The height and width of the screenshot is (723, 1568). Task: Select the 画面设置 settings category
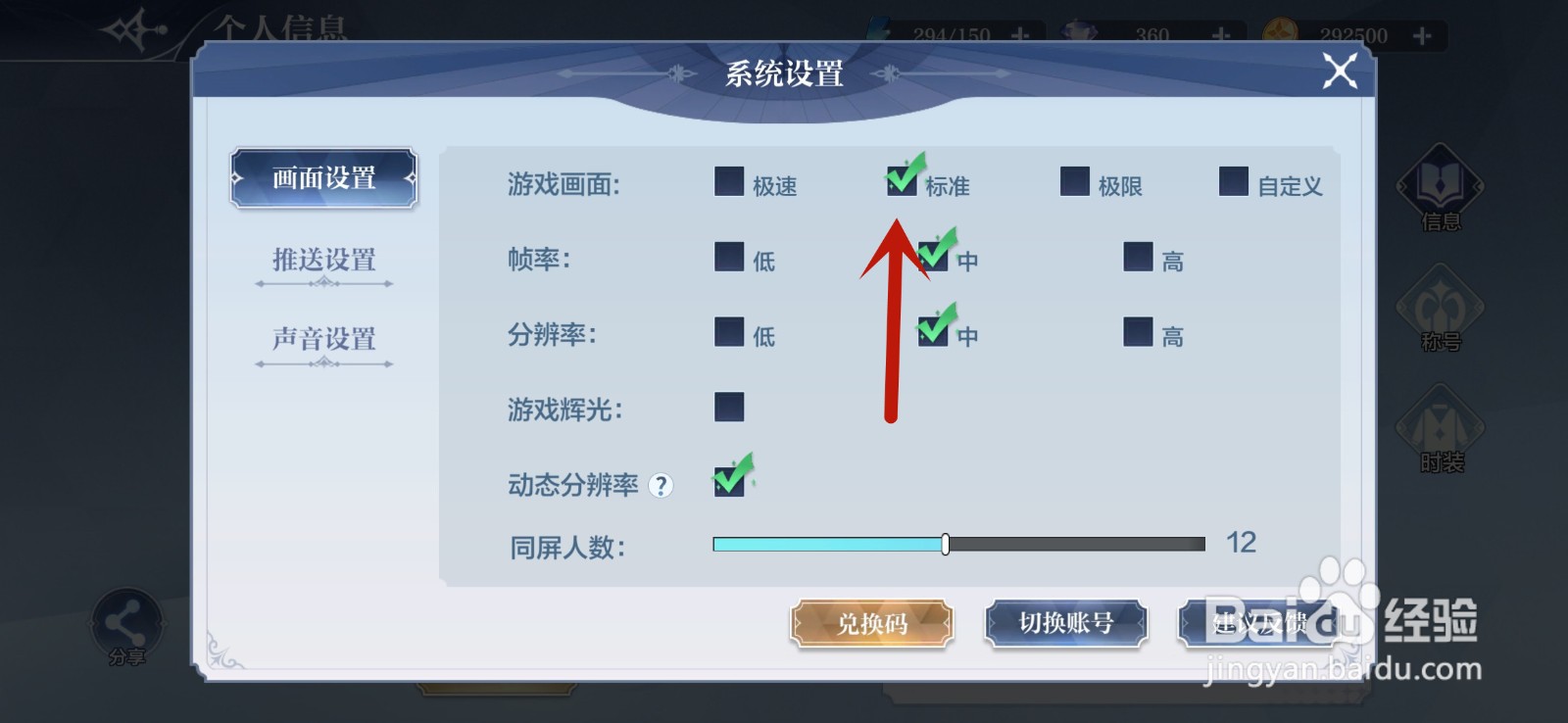coord(322,178)
